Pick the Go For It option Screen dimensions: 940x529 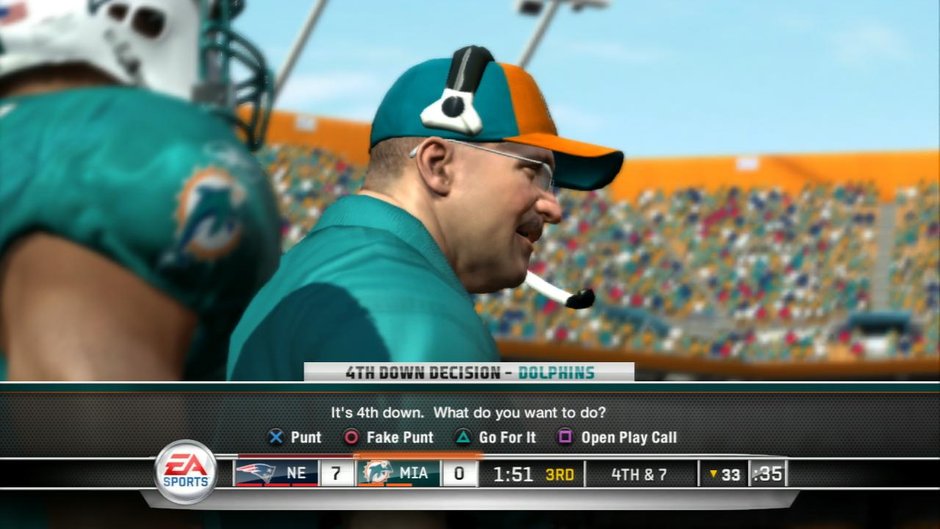496,437
